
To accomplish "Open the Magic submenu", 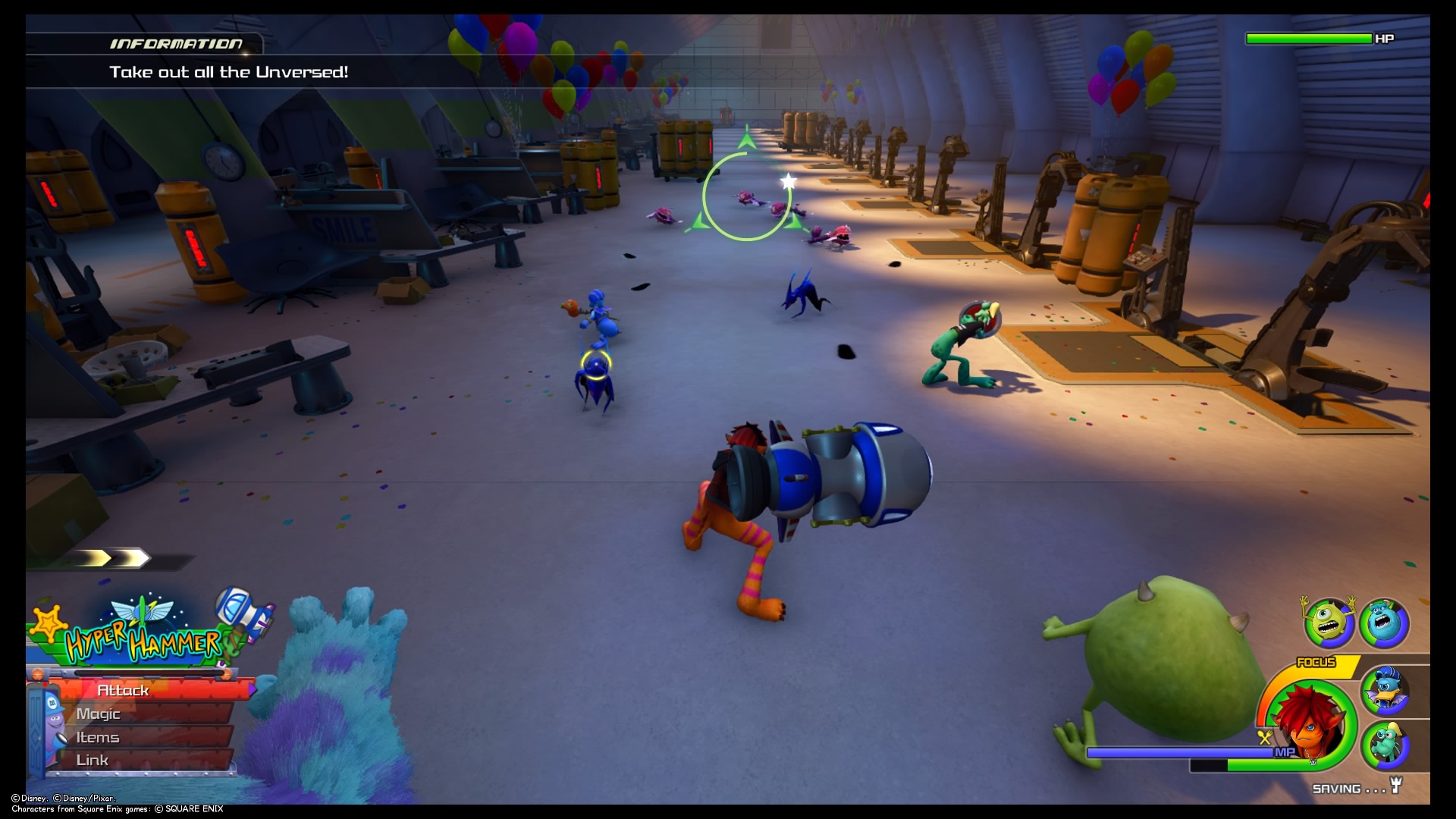I will tap(97, 714).
